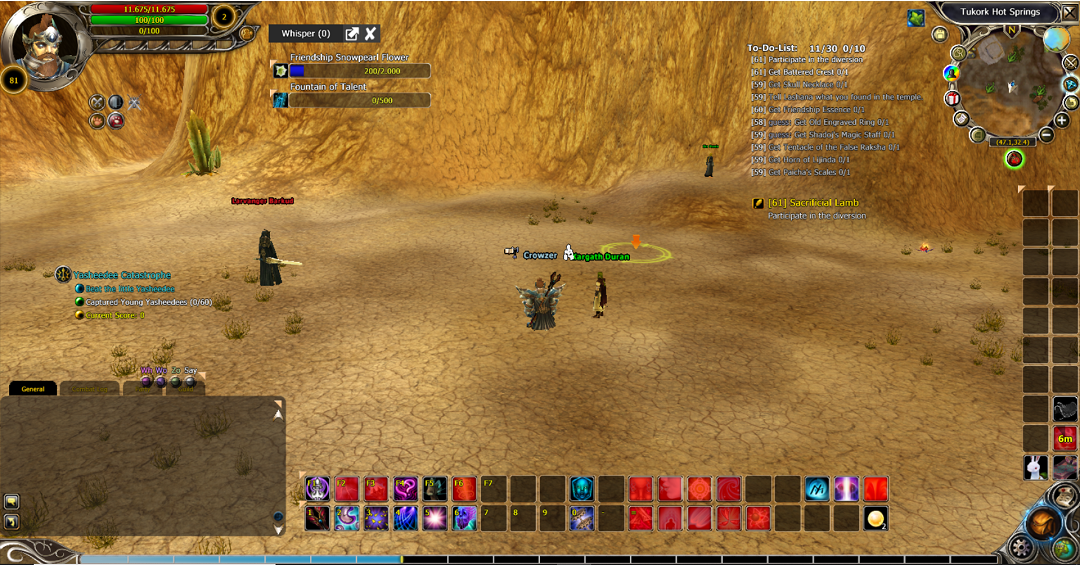Activate the blue face mask skill
1080x565 pixels.
(x=582, y=489)
